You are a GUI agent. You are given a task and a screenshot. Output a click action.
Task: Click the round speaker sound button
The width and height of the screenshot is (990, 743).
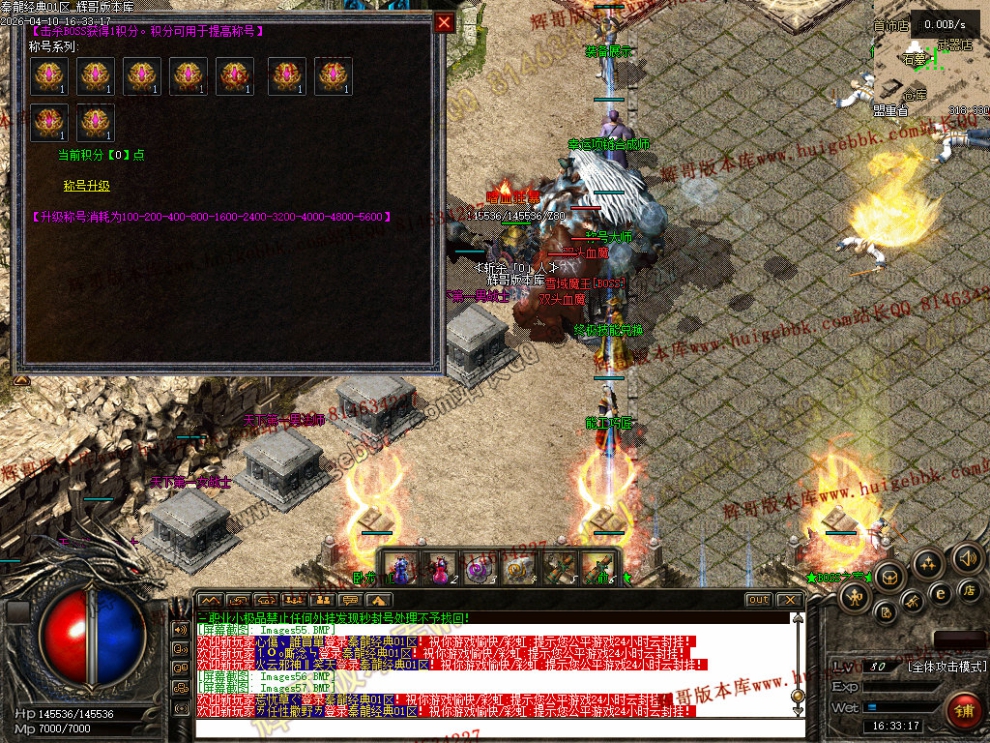(x=966, y=557)
